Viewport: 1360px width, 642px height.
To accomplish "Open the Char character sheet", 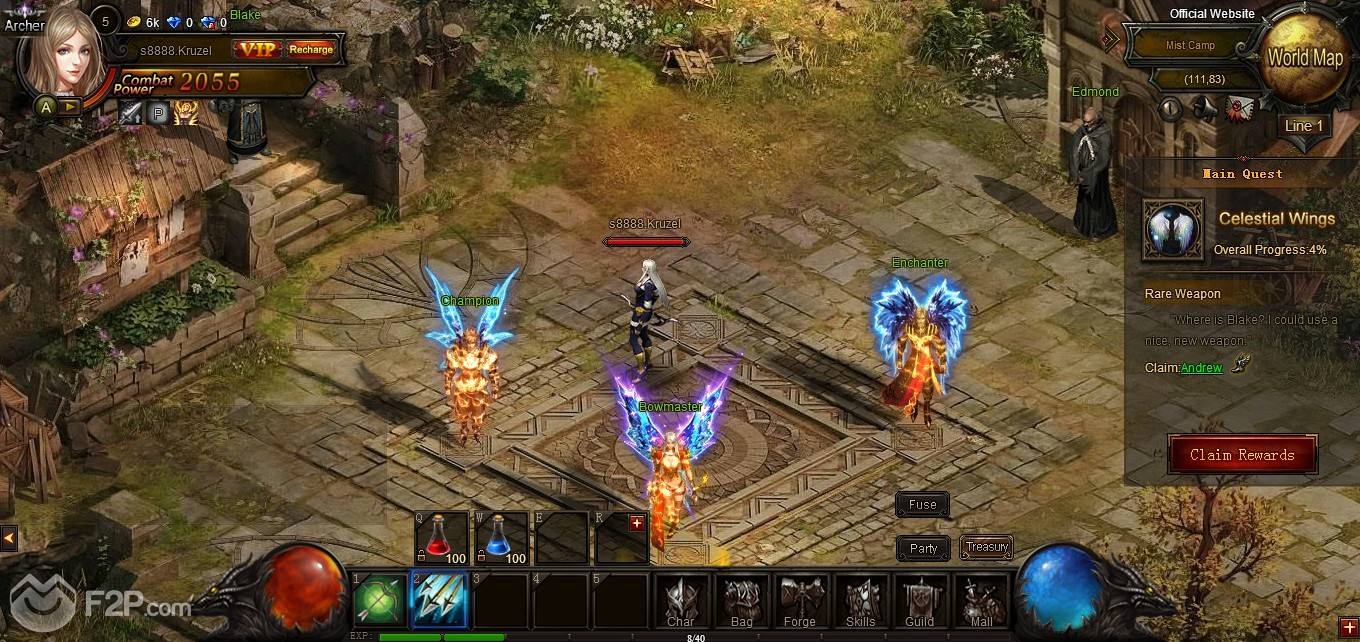I will pos(681,600).
